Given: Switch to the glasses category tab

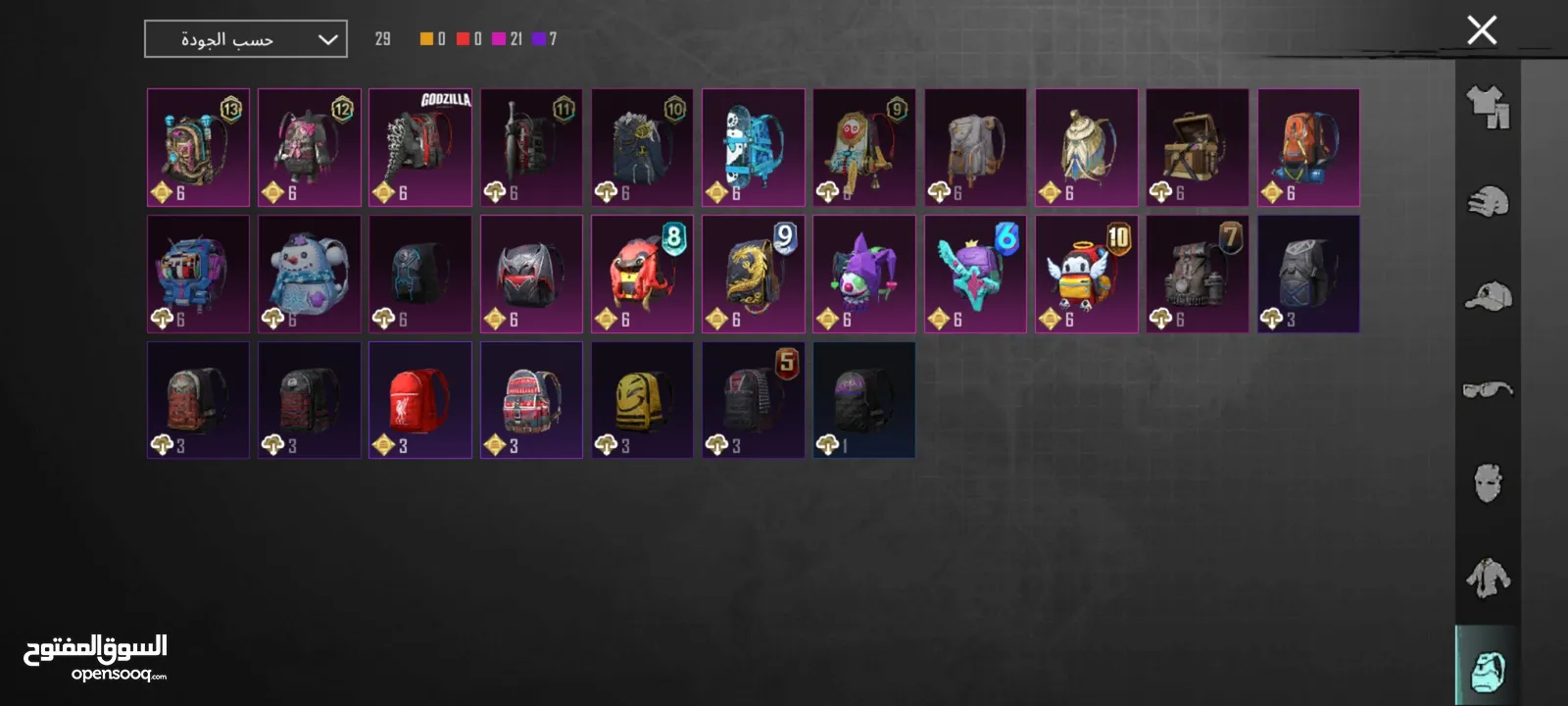Looking at the screenshot, I should 1488,389.
